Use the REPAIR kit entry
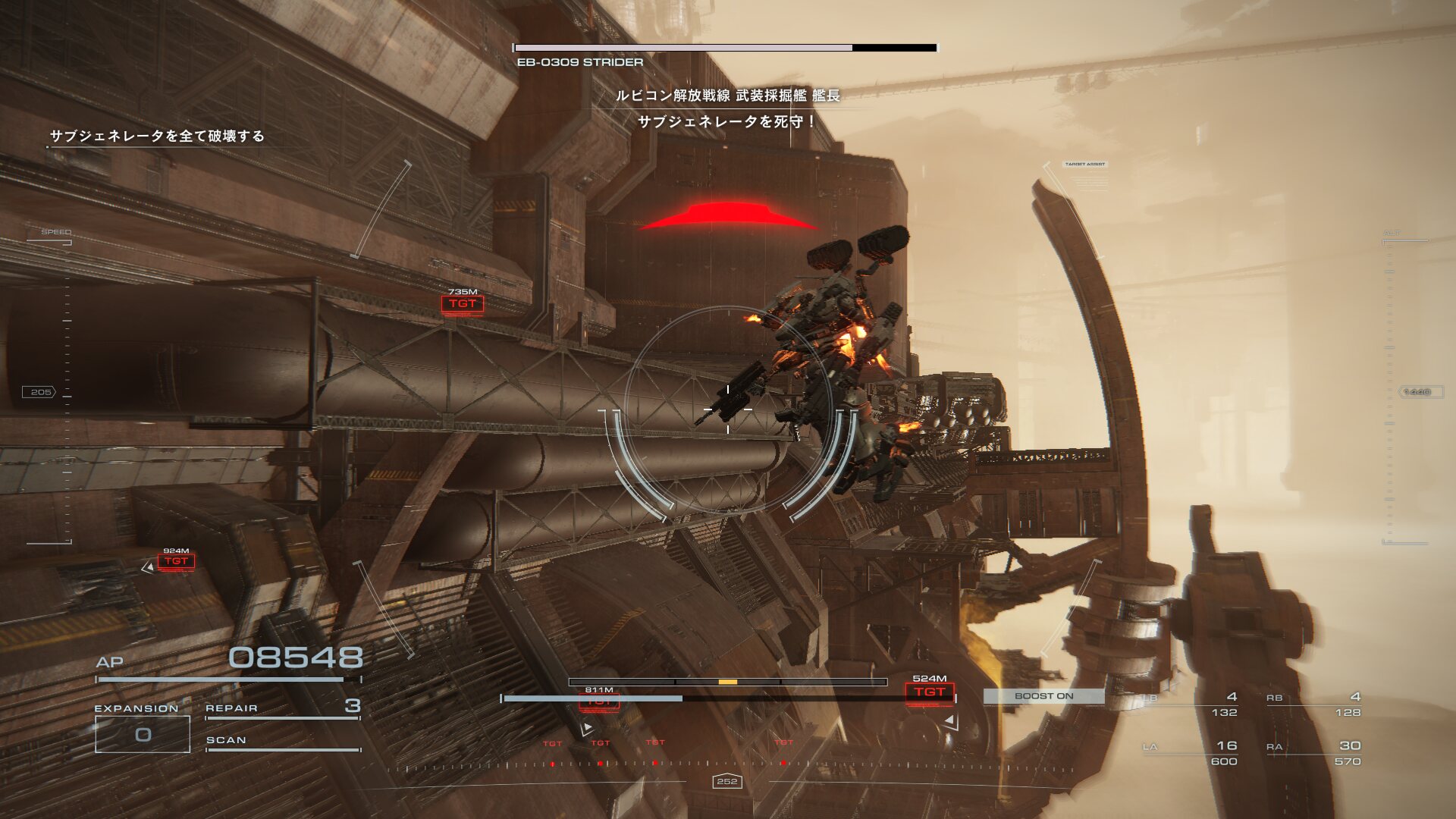Viewport: 1456px width, 819px height. point(282,708)
